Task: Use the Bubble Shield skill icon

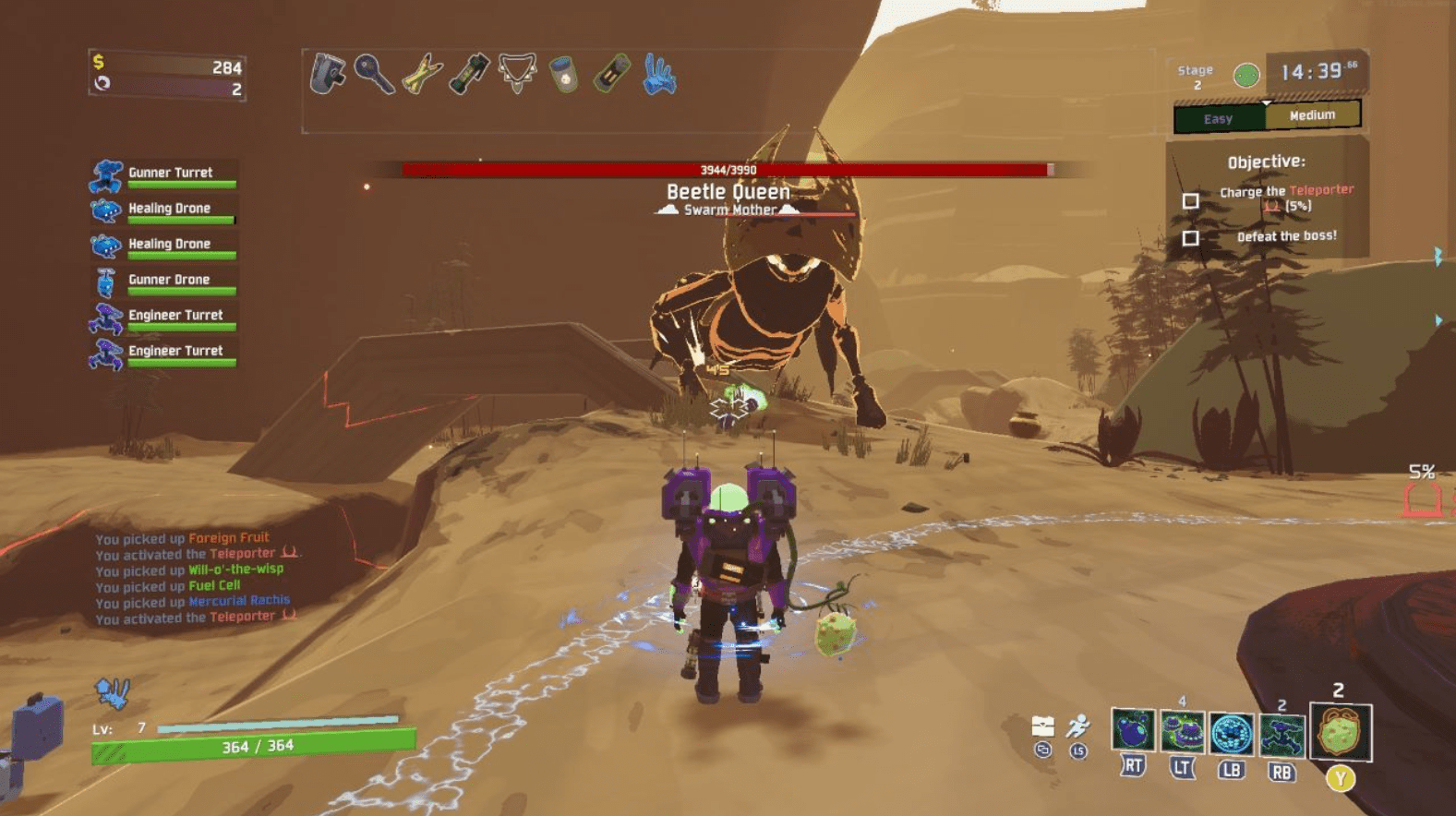Action: pos(1231,733)
